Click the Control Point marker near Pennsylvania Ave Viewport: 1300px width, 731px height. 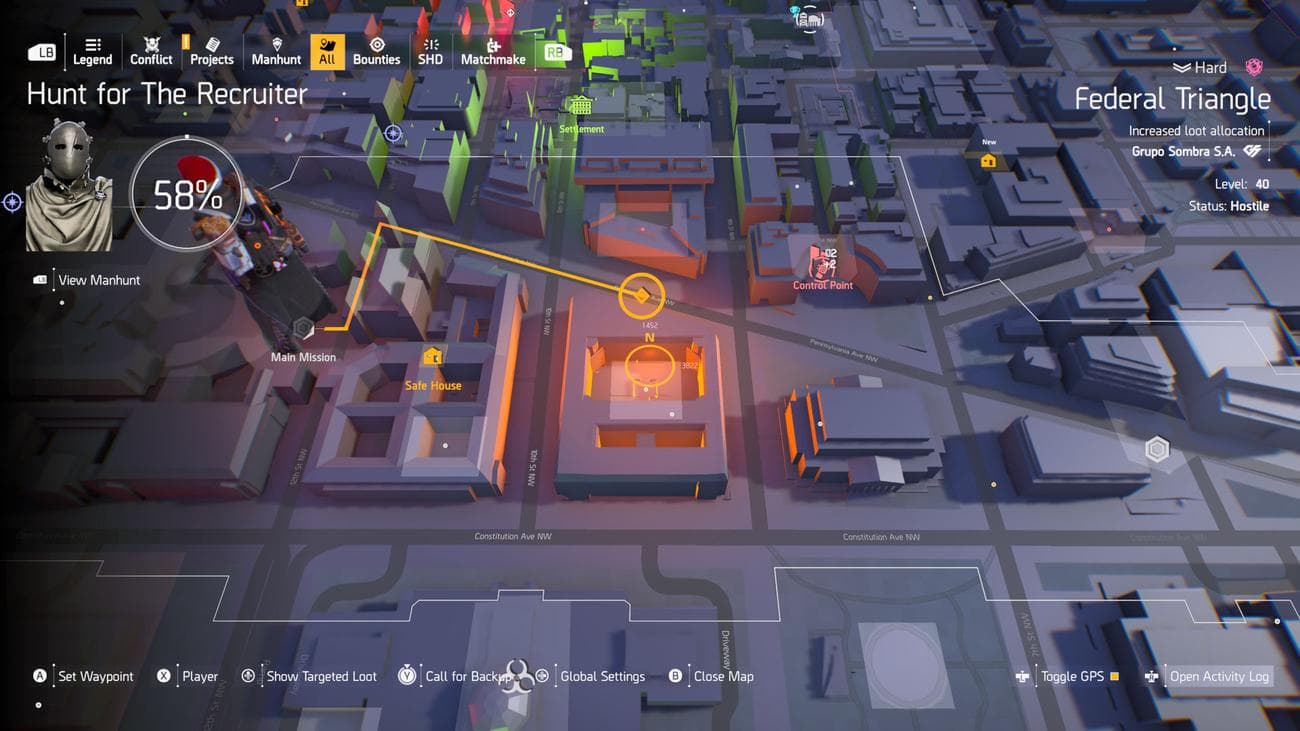point(822,266)
